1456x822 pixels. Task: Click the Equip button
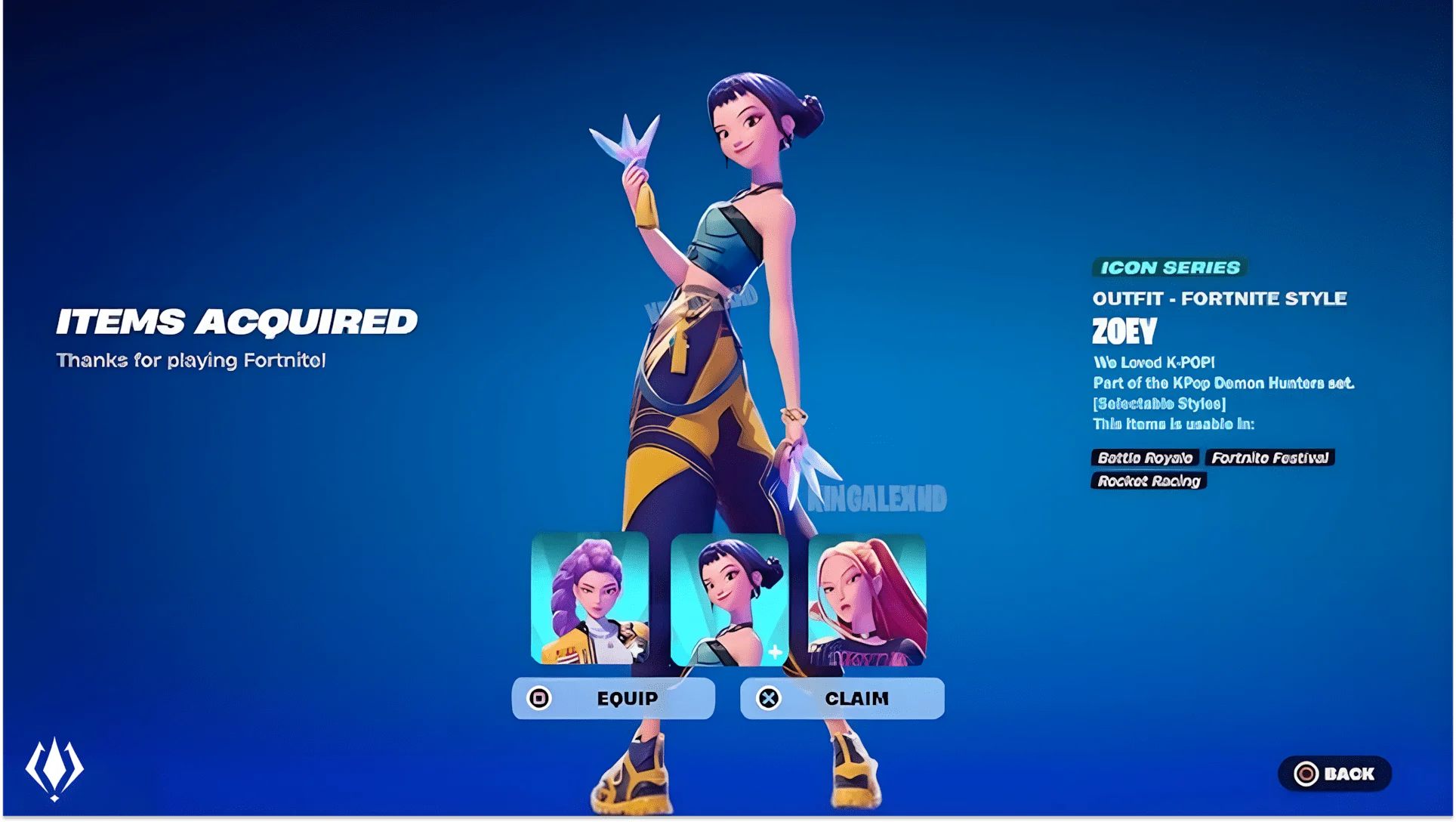tap(613, 698)
